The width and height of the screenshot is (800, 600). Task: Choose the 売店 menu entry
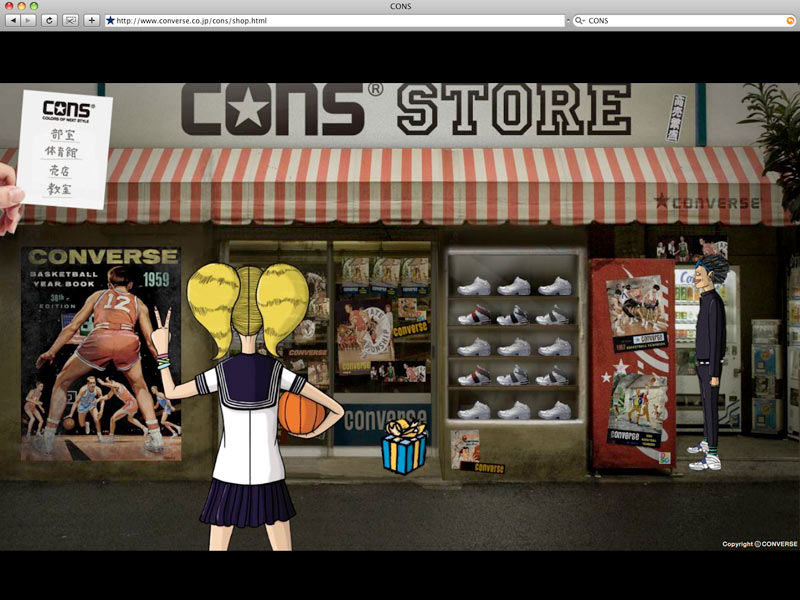click(x=61, y=171)
